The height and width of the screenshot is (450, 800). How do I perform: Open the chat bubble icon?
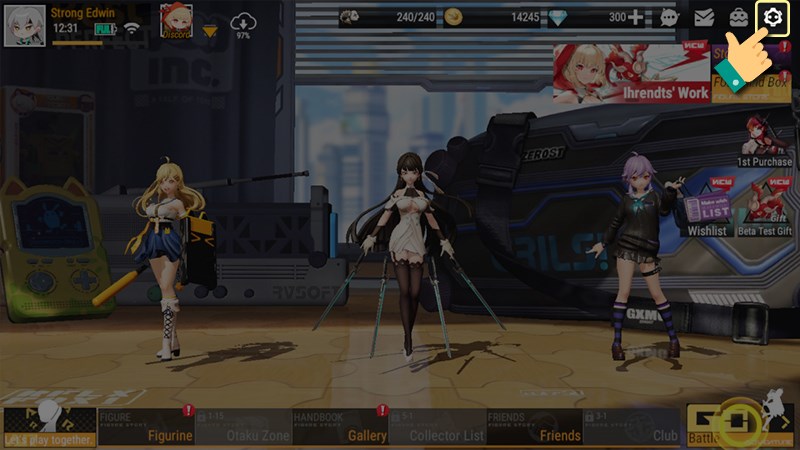670,17
